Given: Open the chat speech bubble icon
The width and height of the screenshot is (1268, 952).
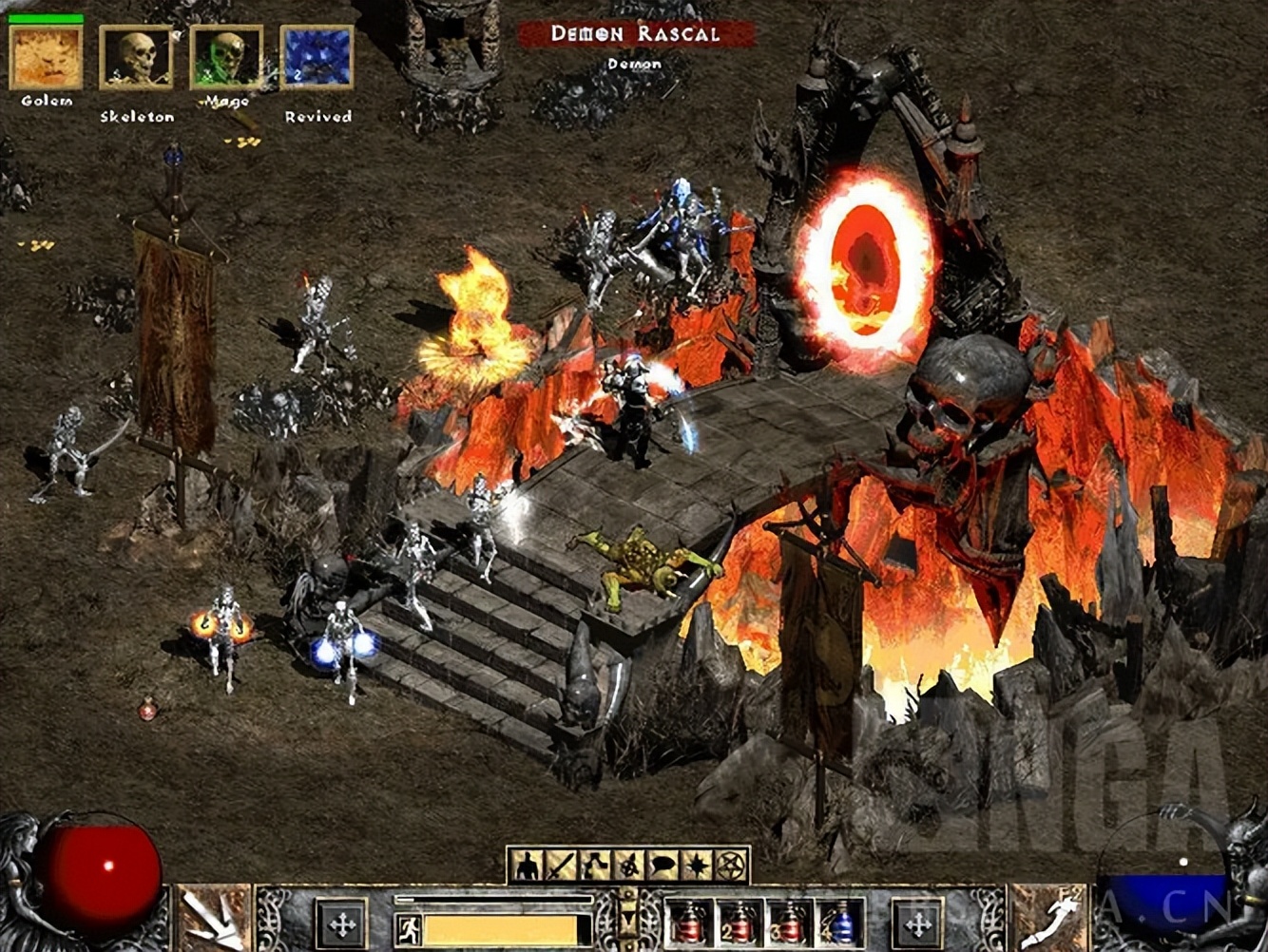Looking at the screenshot, I should click(663, 866).
